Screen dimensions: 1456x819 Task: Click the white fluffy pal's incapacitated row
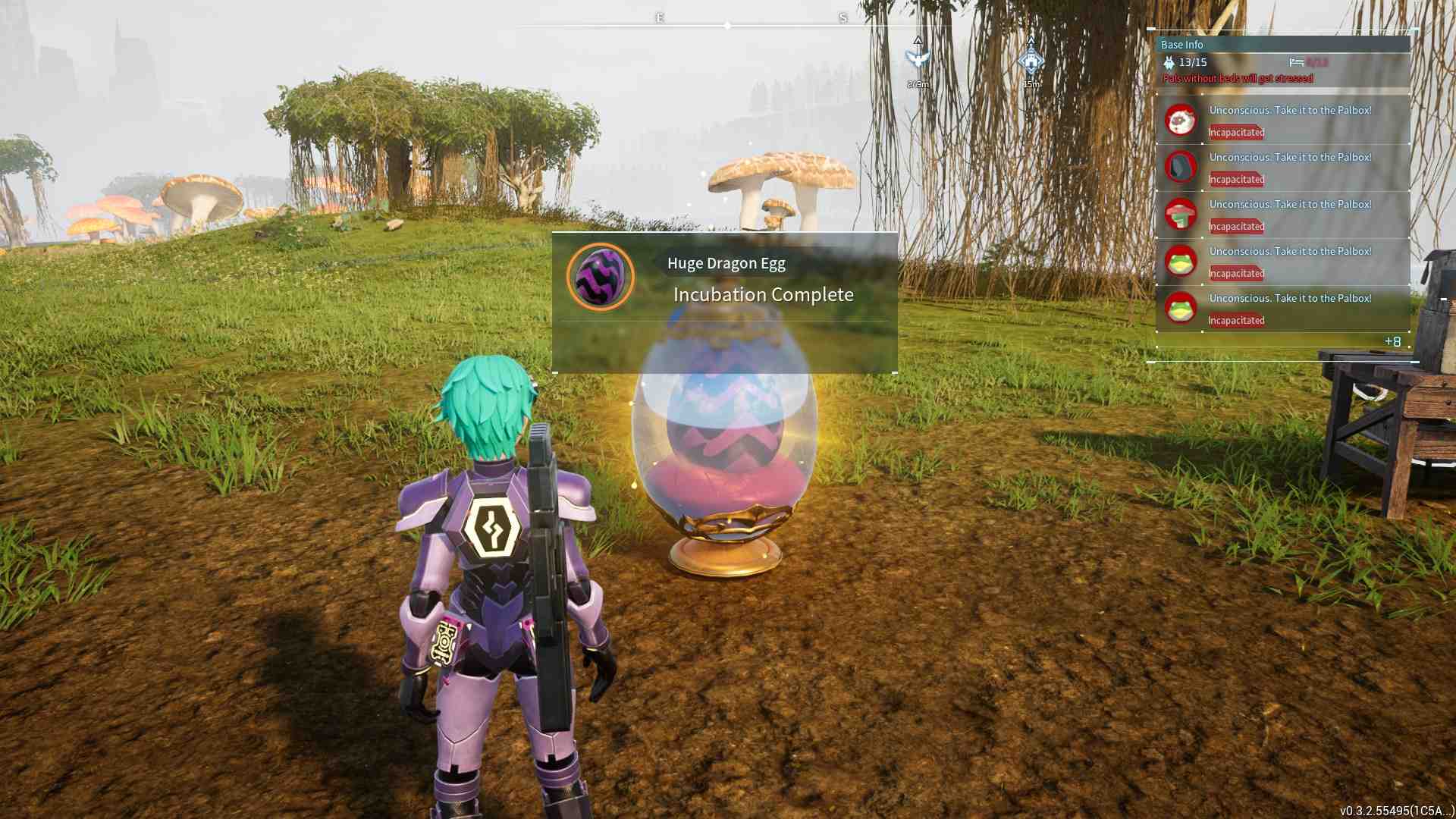point(1283,121)
